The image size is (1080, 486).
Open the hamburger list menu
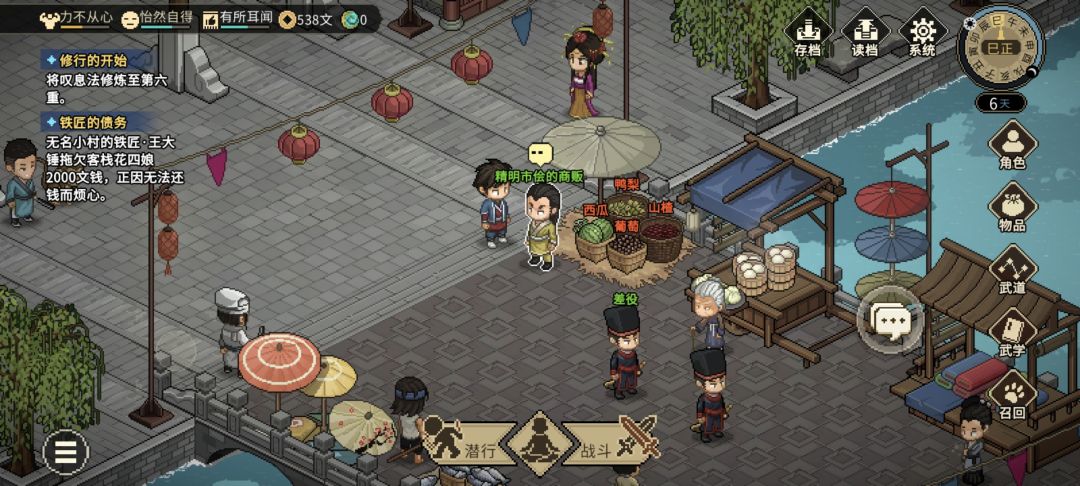pos(66,453)
